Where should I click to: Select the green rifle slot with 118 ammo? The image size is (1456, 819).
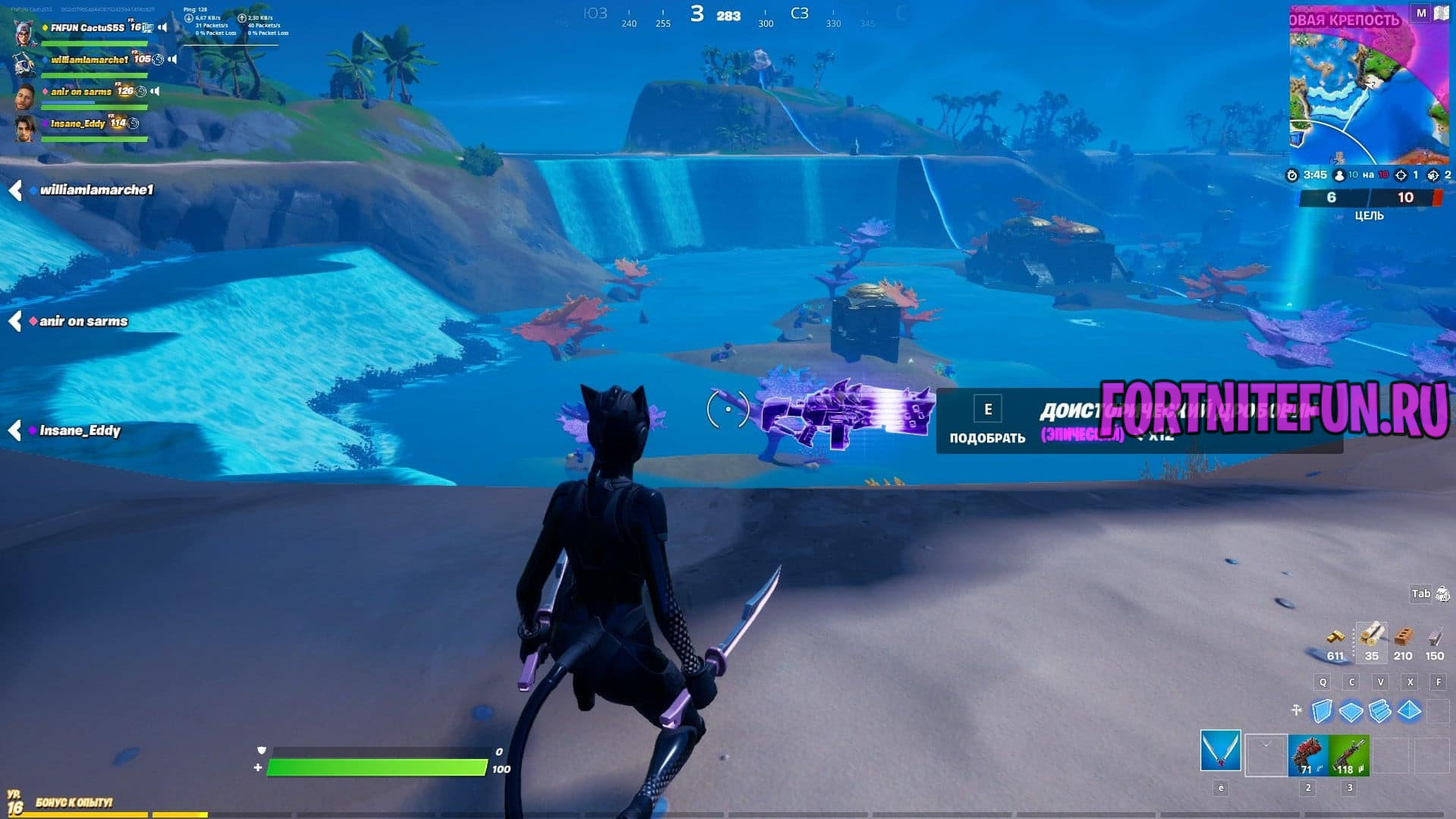(1349, 755)
